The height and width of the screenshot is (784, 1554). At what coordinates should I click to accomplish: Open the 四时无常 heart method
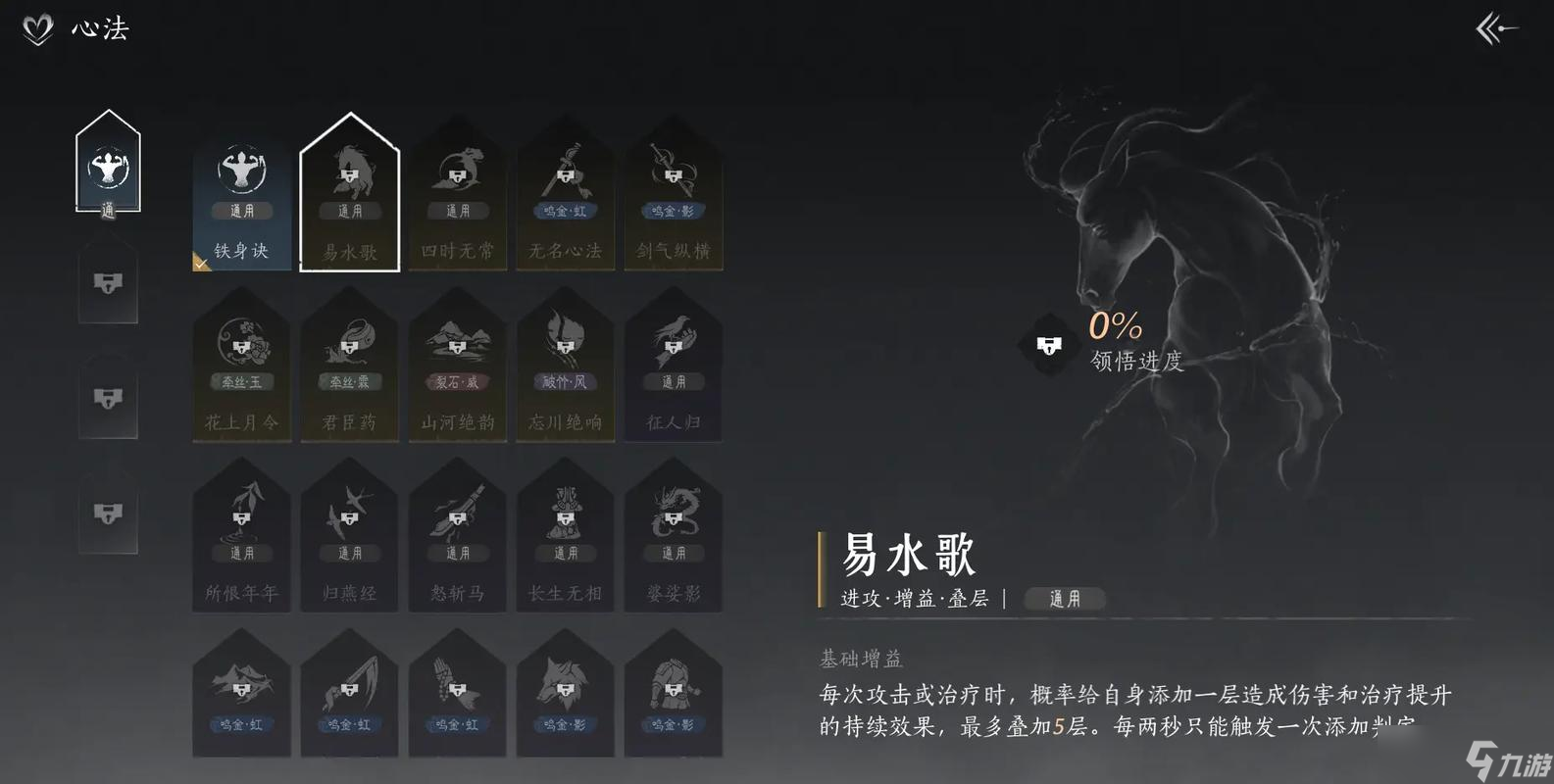[x=457, y=191]
